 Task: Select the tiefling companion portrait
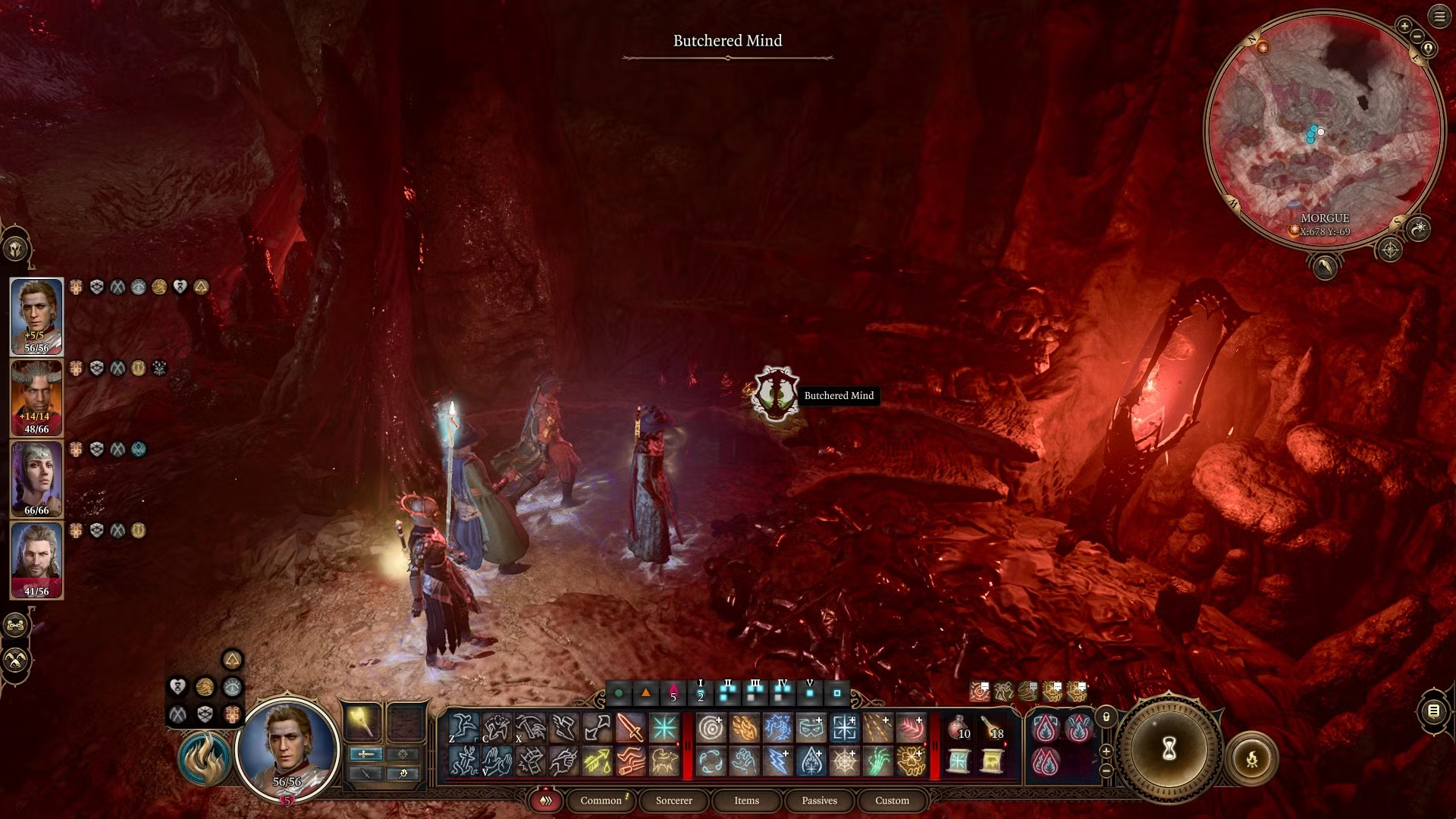[x=36, y=397]
